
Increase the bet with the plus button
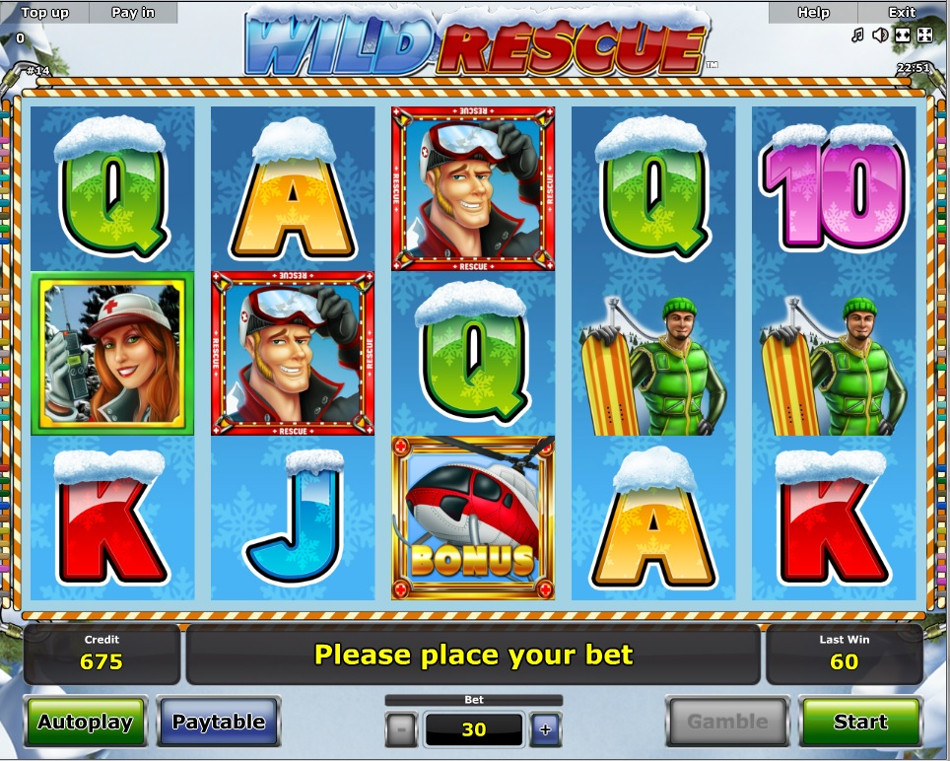point(545,729)
